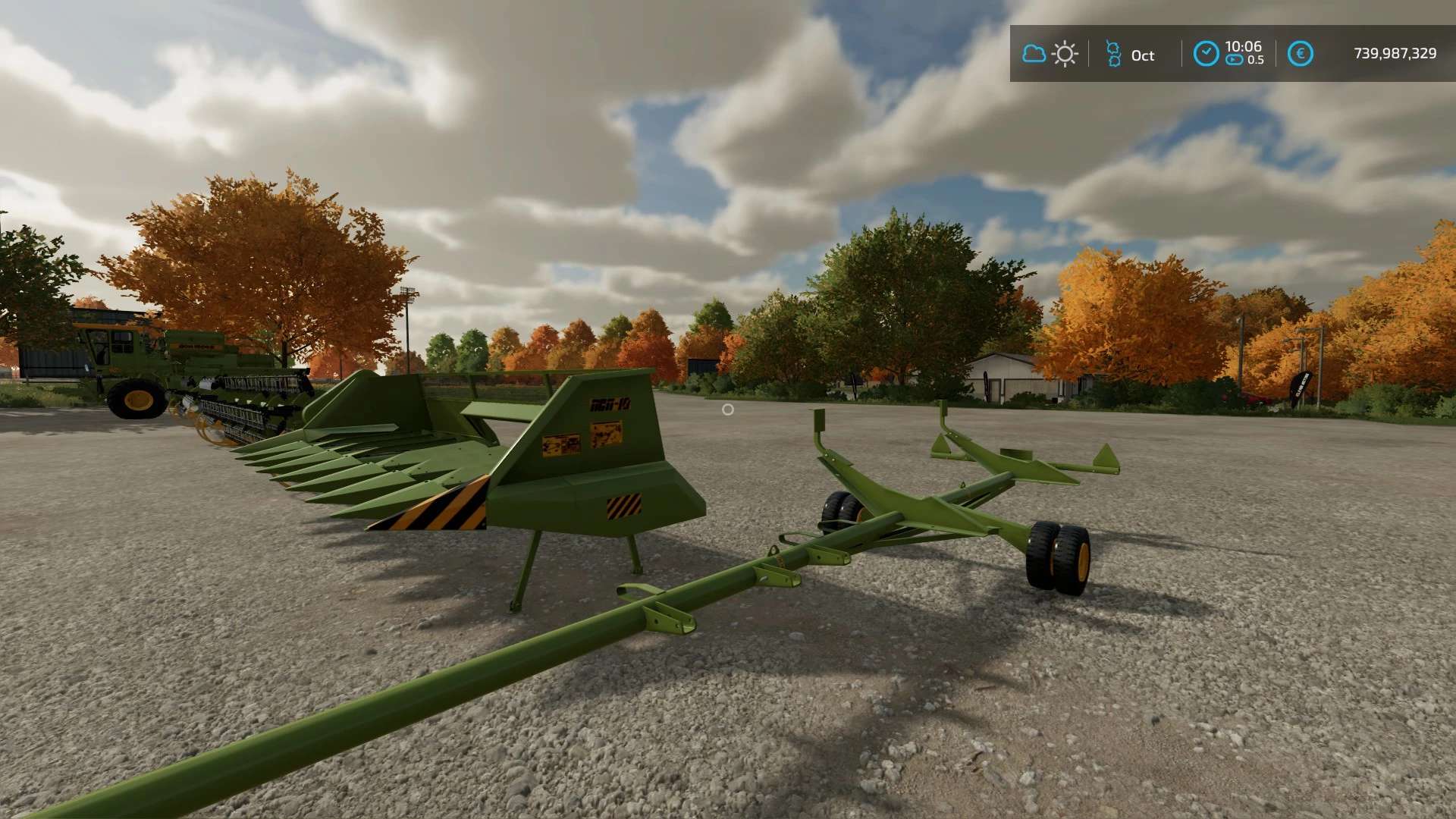Click the cloud weather forecast icon

(1034, 54)
